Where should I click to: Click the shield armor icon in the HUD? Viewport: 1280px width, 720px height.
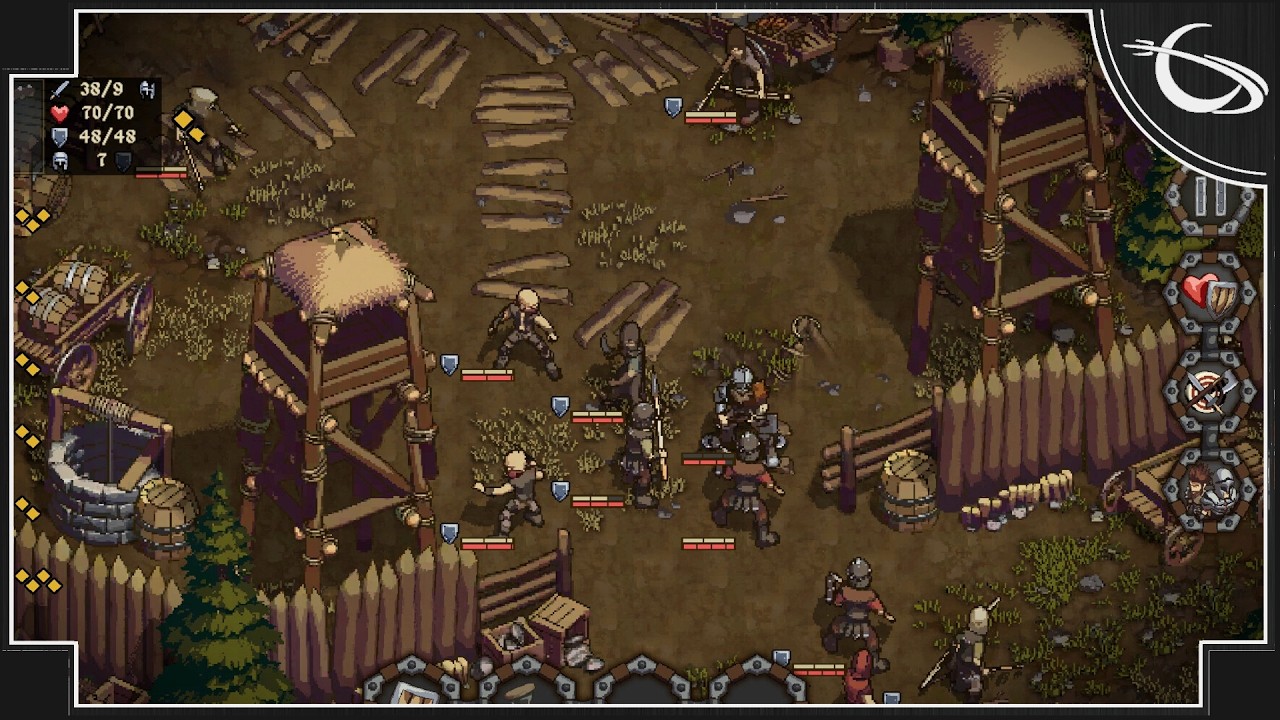[58, 137]
